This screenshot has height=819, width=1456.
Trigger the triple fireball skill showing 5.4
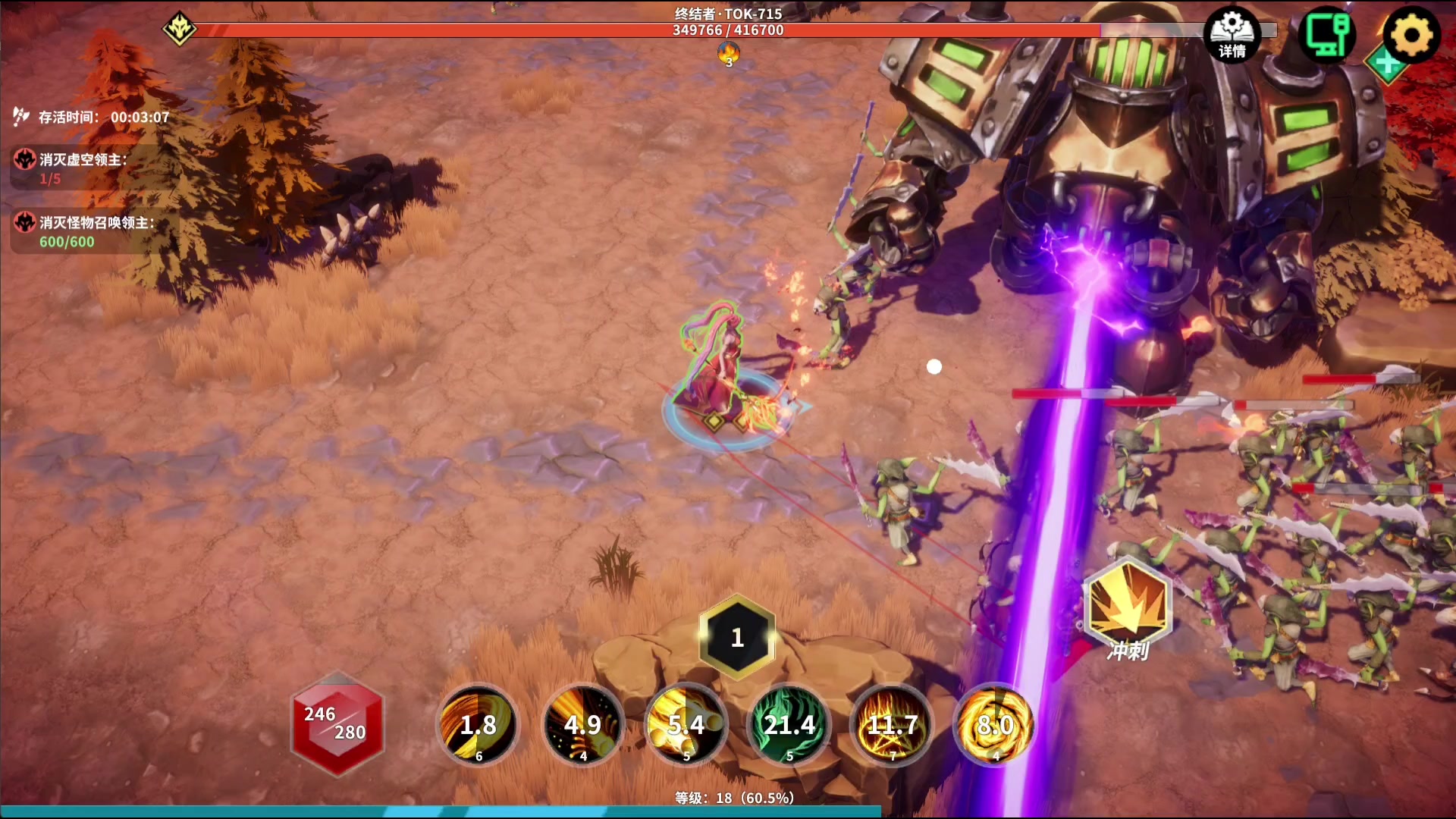click(686, 725)
